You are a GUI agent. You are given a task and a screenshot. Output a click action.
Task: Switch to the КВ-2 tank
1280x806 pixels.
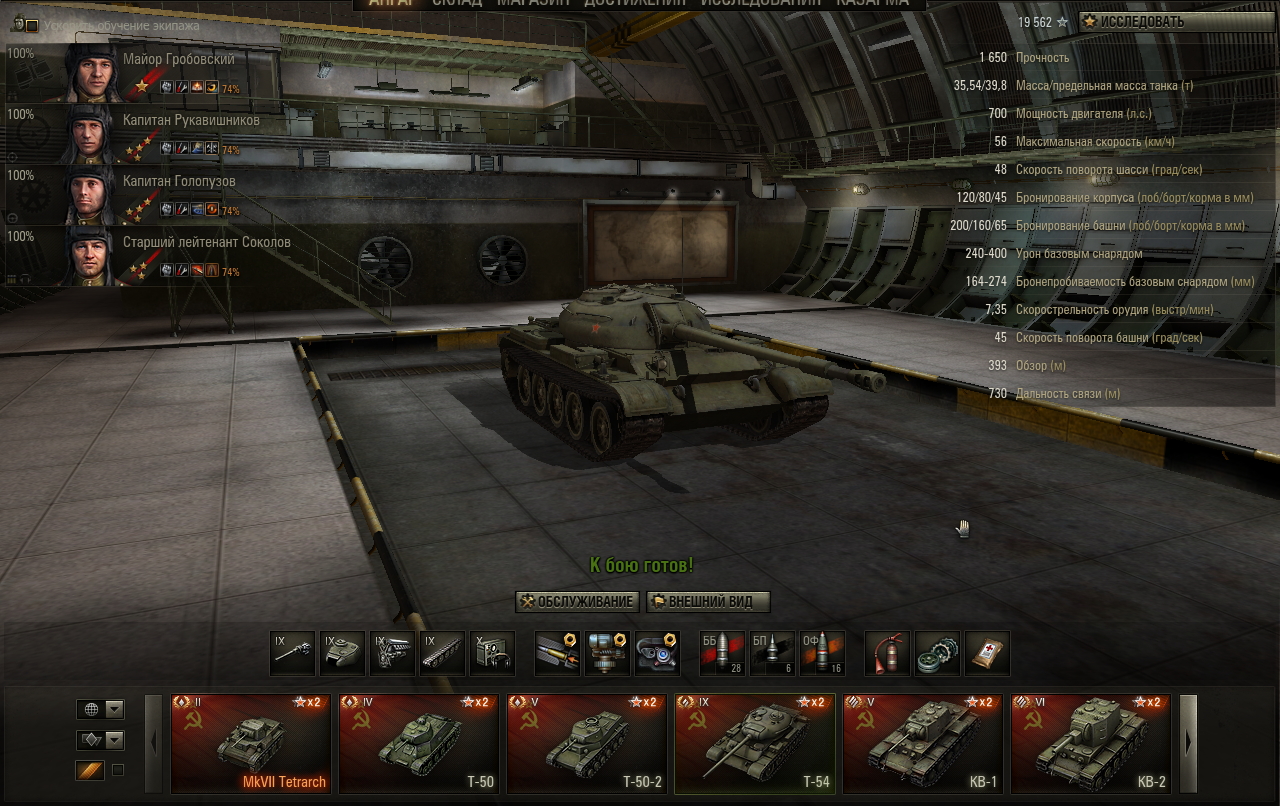coord(1091,743)
